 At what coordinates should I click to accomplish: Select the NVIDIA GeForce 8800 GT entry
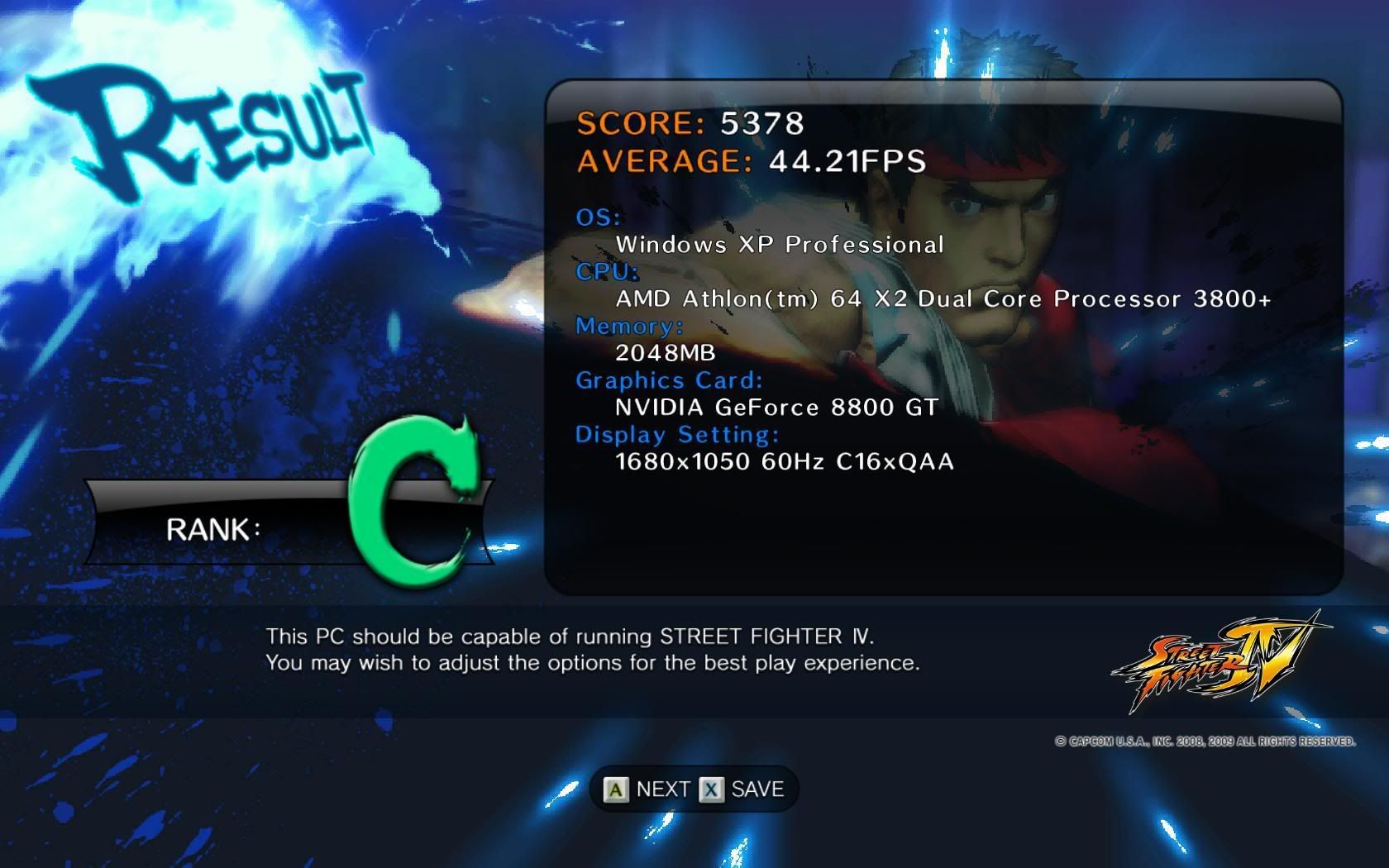[776, 407]
